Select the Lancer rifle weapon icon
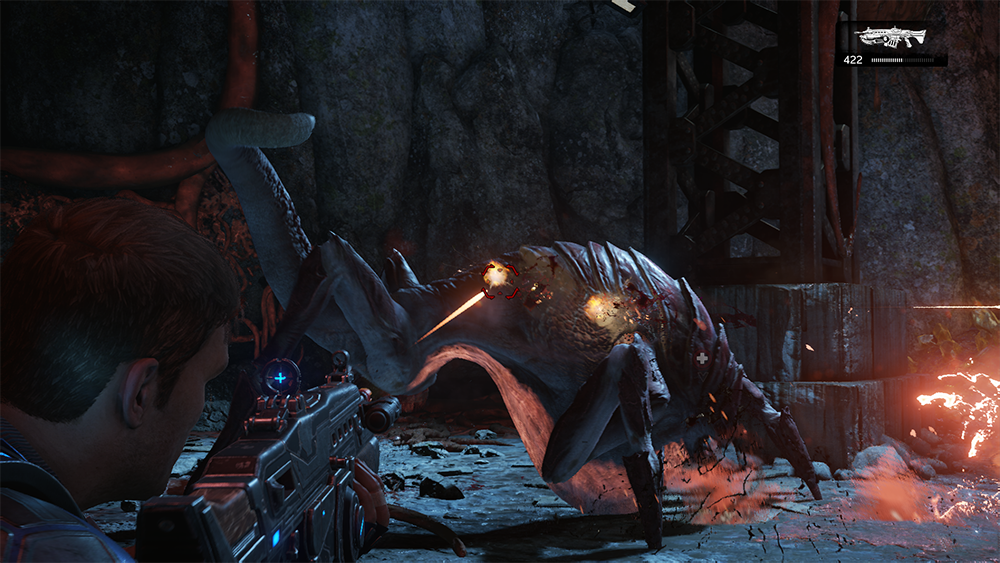The width and height of the screenshot is (1000, 563). (x=892, y=37)
